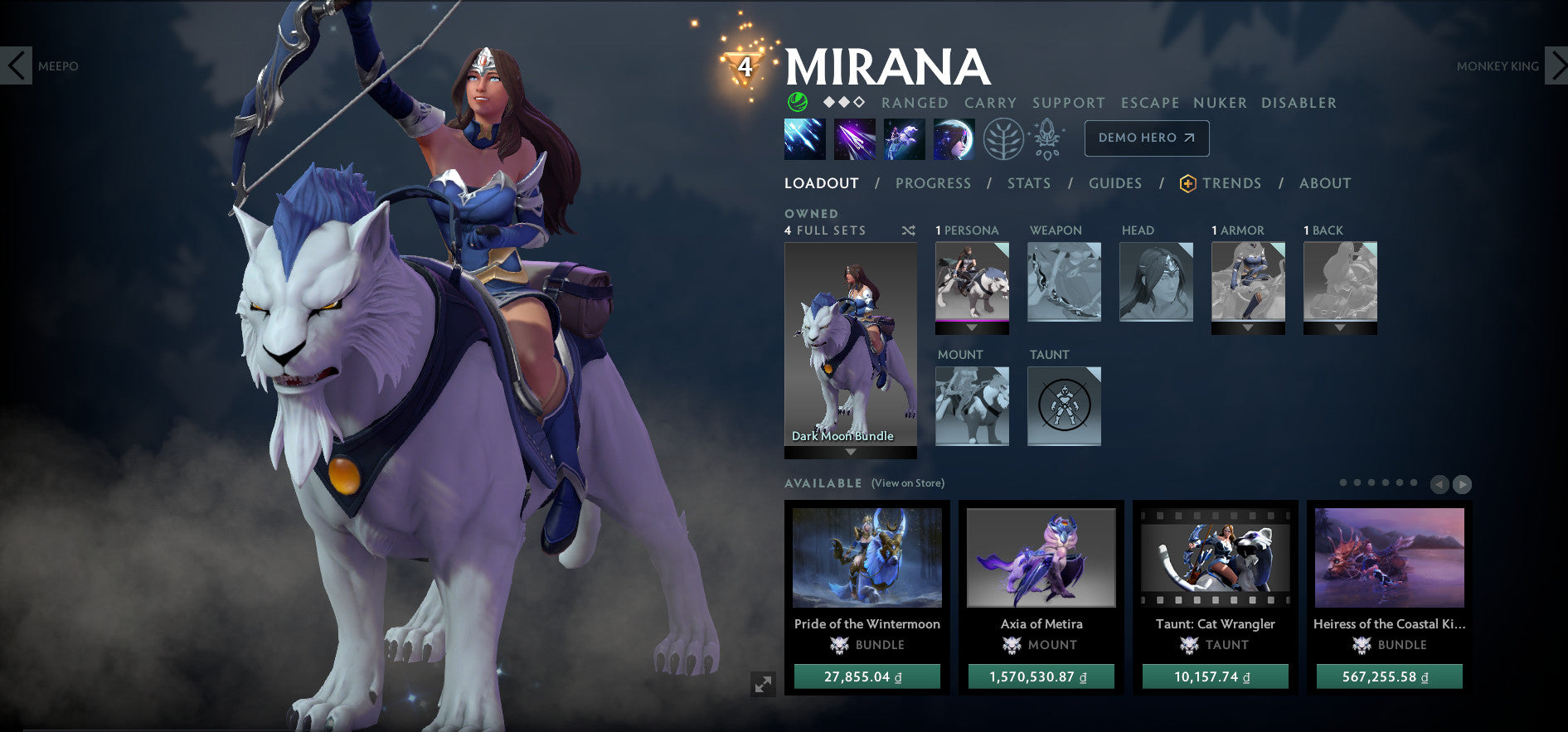Click the Aghanim's upgrade icon

click(x=1047, y=138)
